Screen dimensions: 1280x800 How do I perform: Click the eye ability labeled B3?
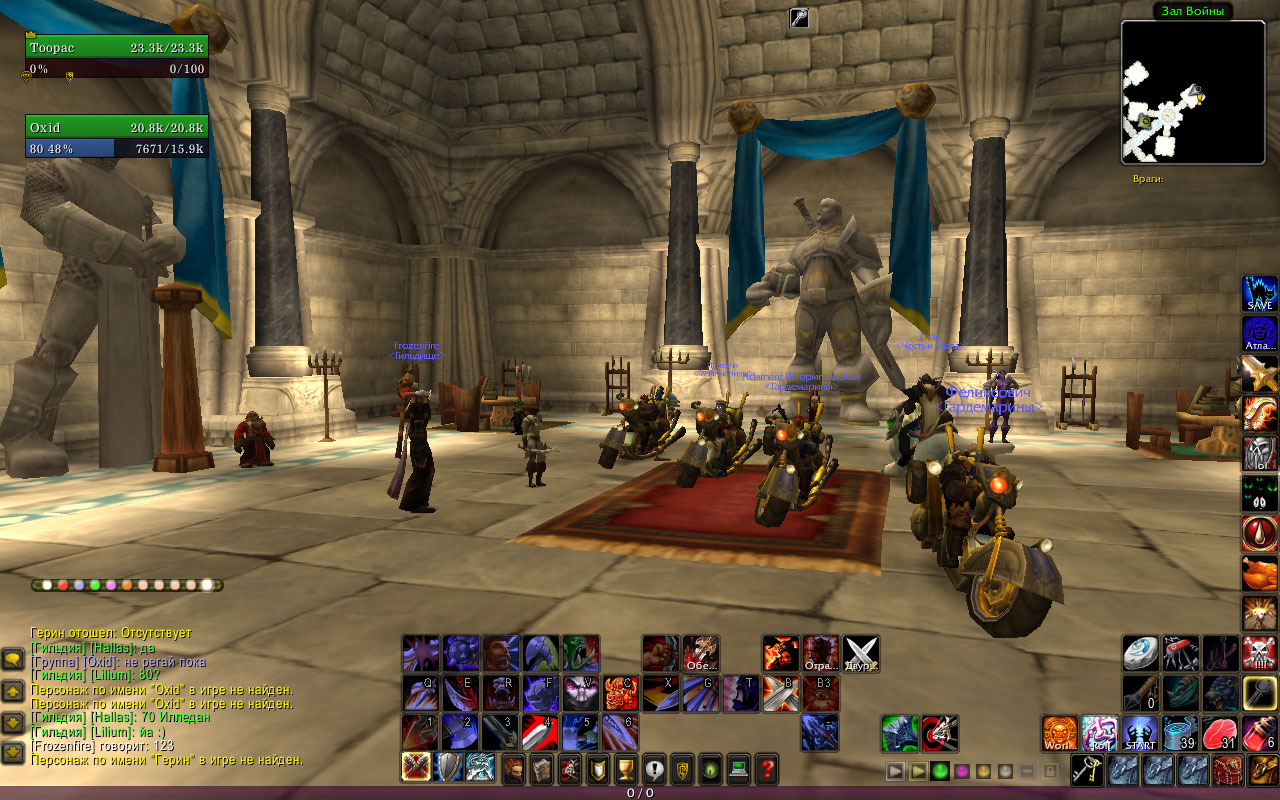[821, 693]
